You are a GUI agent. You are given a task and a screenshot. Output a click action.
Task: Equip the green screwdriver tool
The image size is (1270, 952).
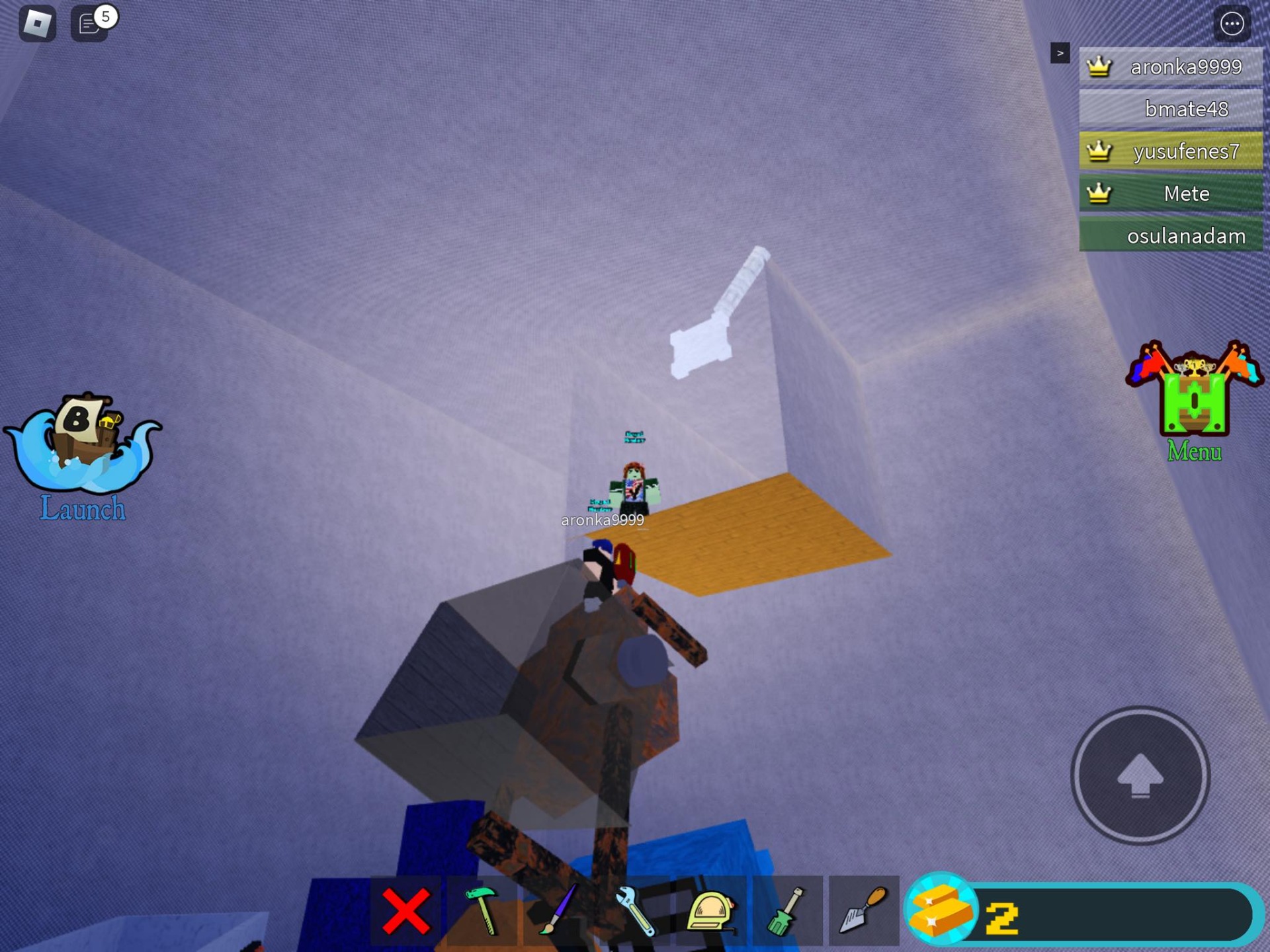tap(787, 911)
